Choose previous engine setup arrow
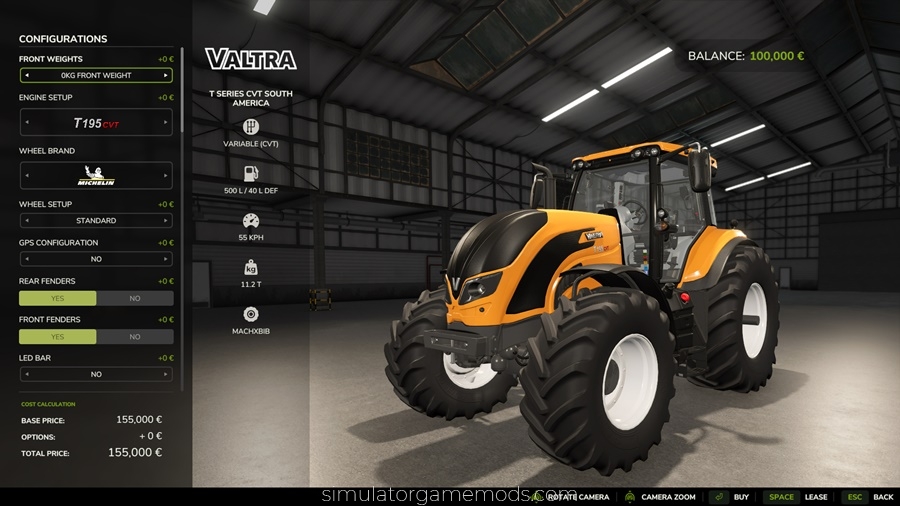This screenshot has width=900, height=506. [26, 123]
